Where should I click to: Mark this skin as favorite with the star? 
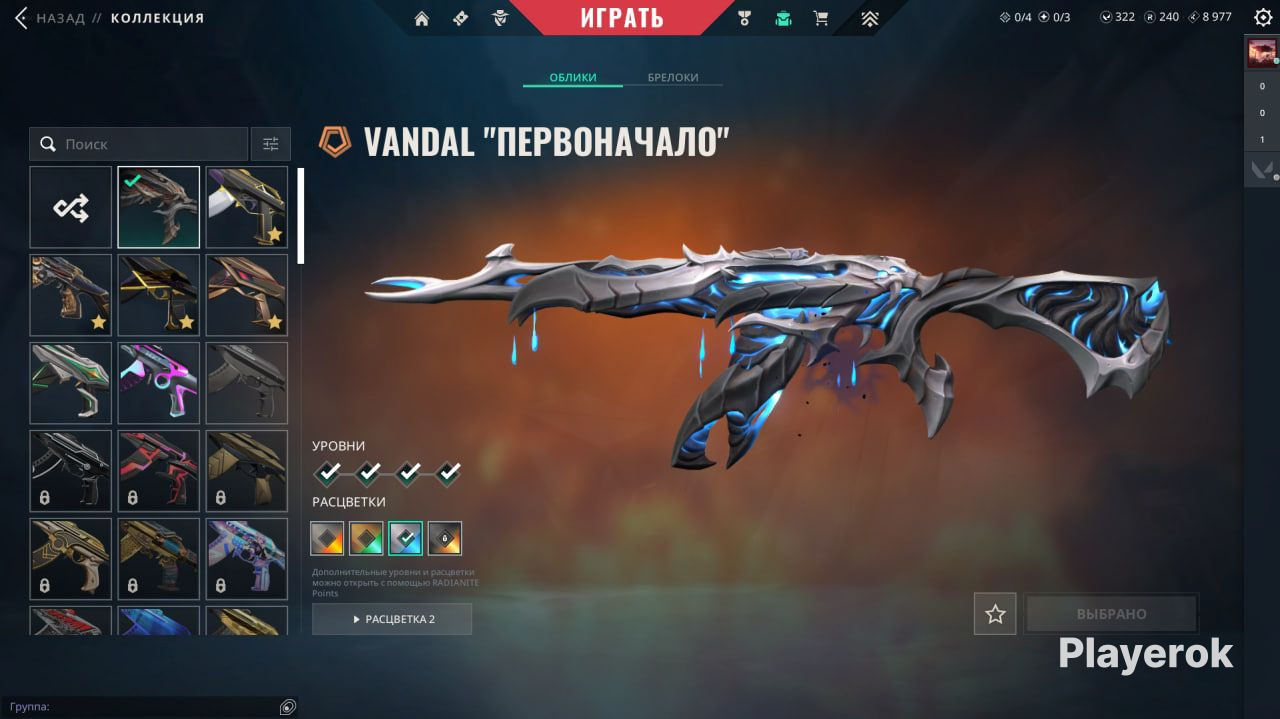click(995, 614)
